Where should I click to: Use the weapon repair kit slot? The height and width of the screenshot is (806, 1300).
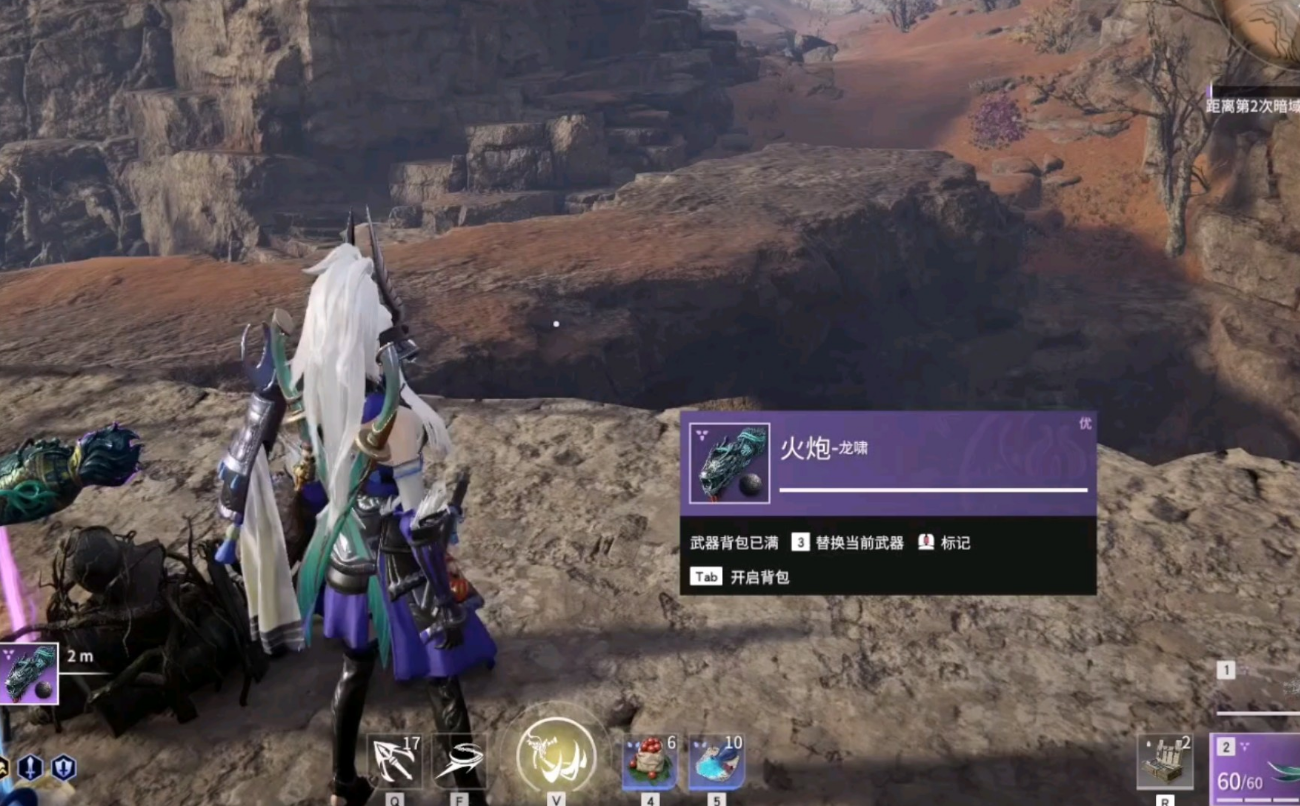[1165, 762]
